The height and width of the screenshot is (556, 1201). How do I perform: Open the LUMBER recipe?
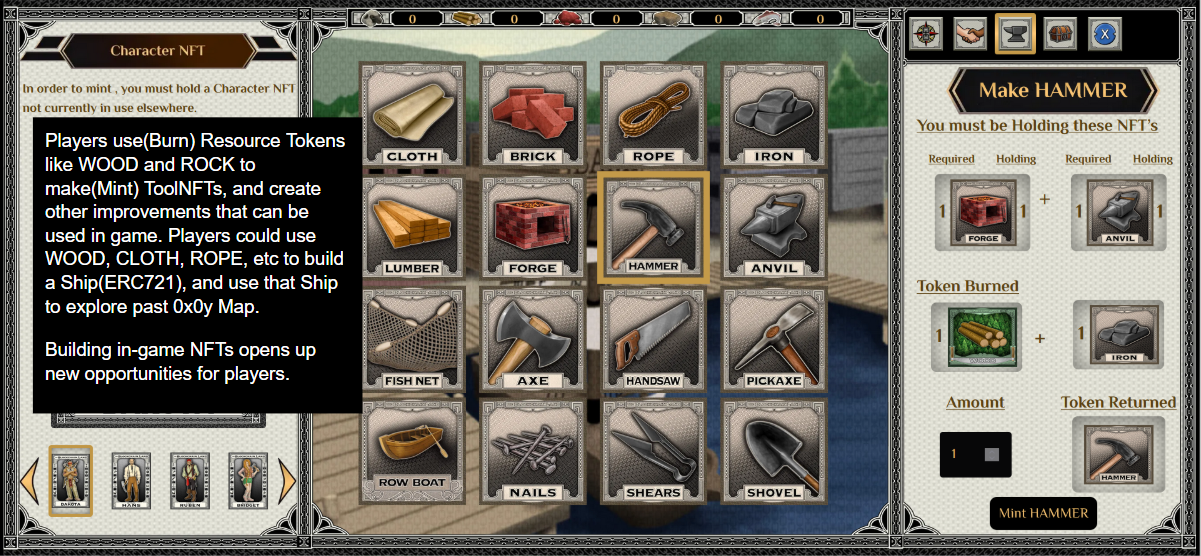click(412, 227)
